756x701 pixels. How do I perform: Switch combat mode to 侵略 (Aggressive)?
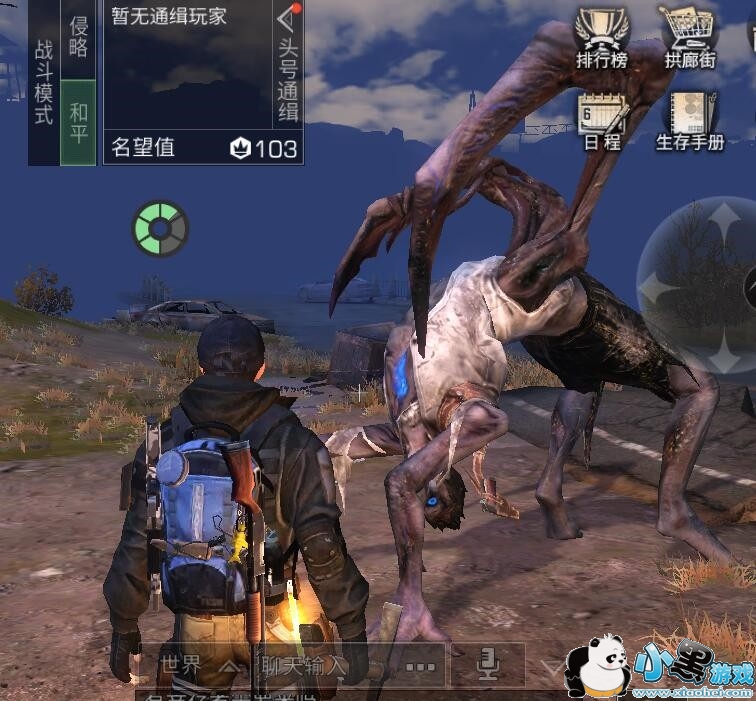[79, 38]
